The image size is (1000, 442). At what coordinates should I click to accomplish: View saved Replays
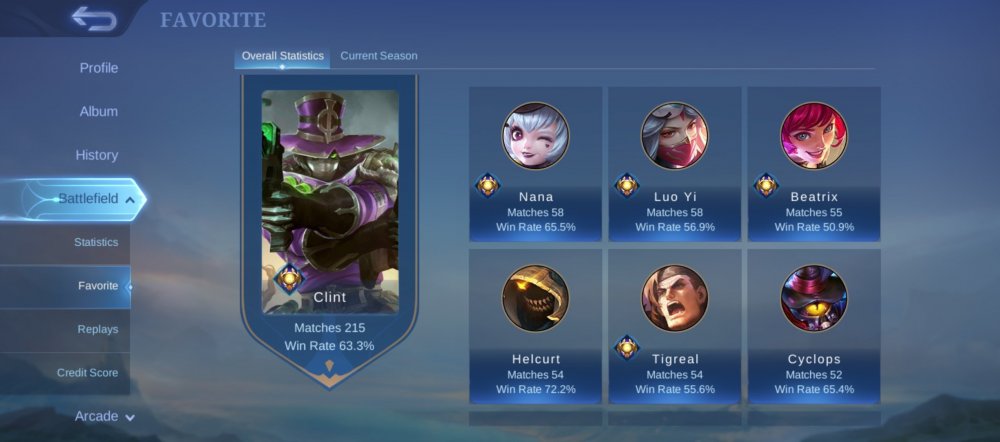pos(97,329)
